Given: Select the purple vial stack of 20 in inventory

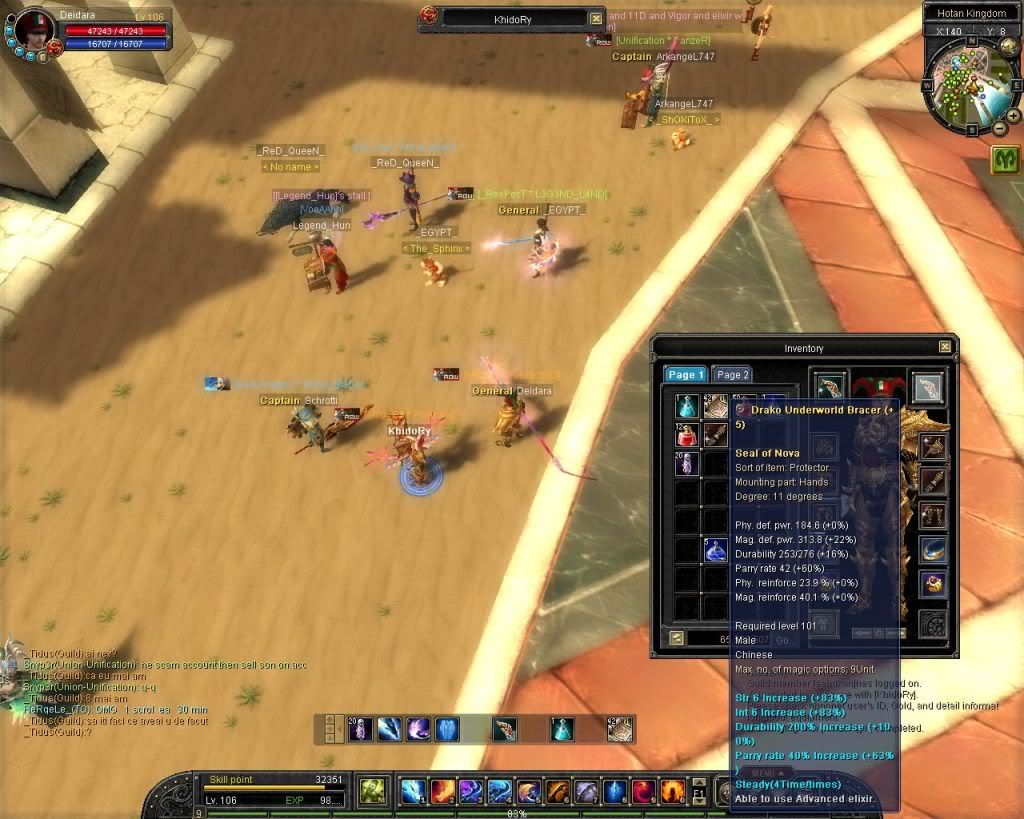Looking at the screenshot, I should tap(686, 463).
